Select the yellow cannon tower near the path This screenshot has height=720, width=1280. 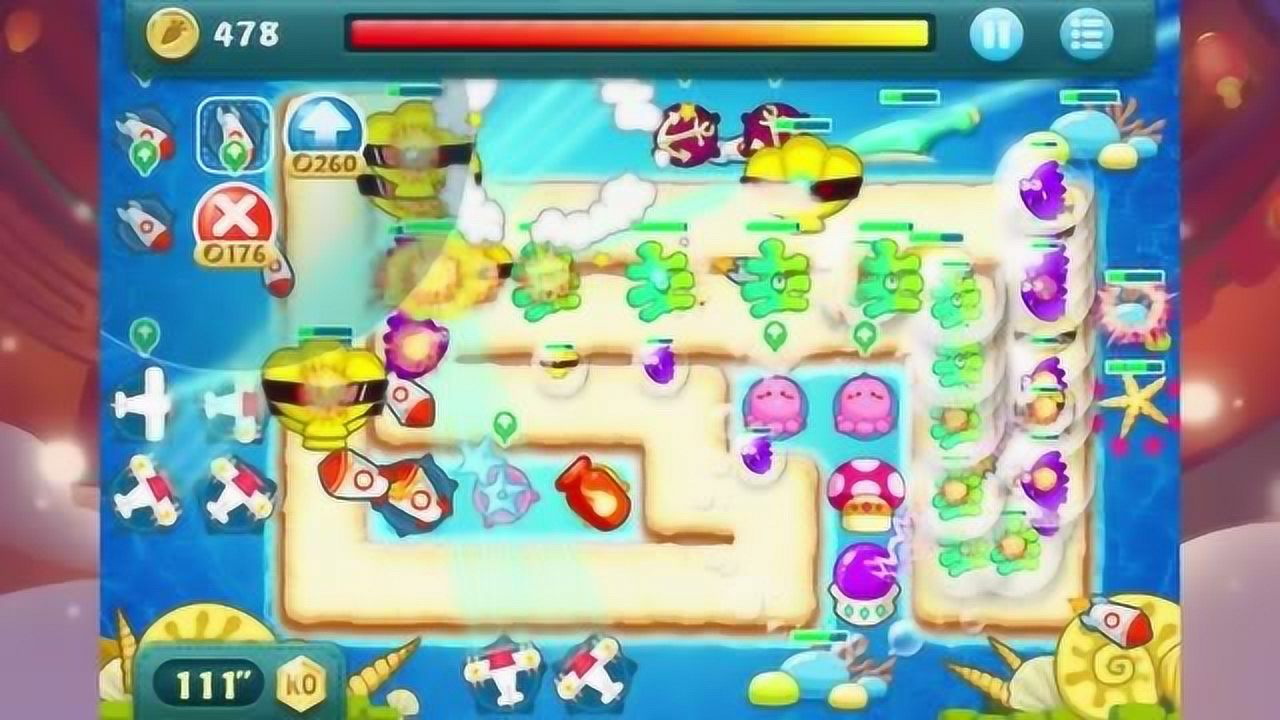coord(320,390)
